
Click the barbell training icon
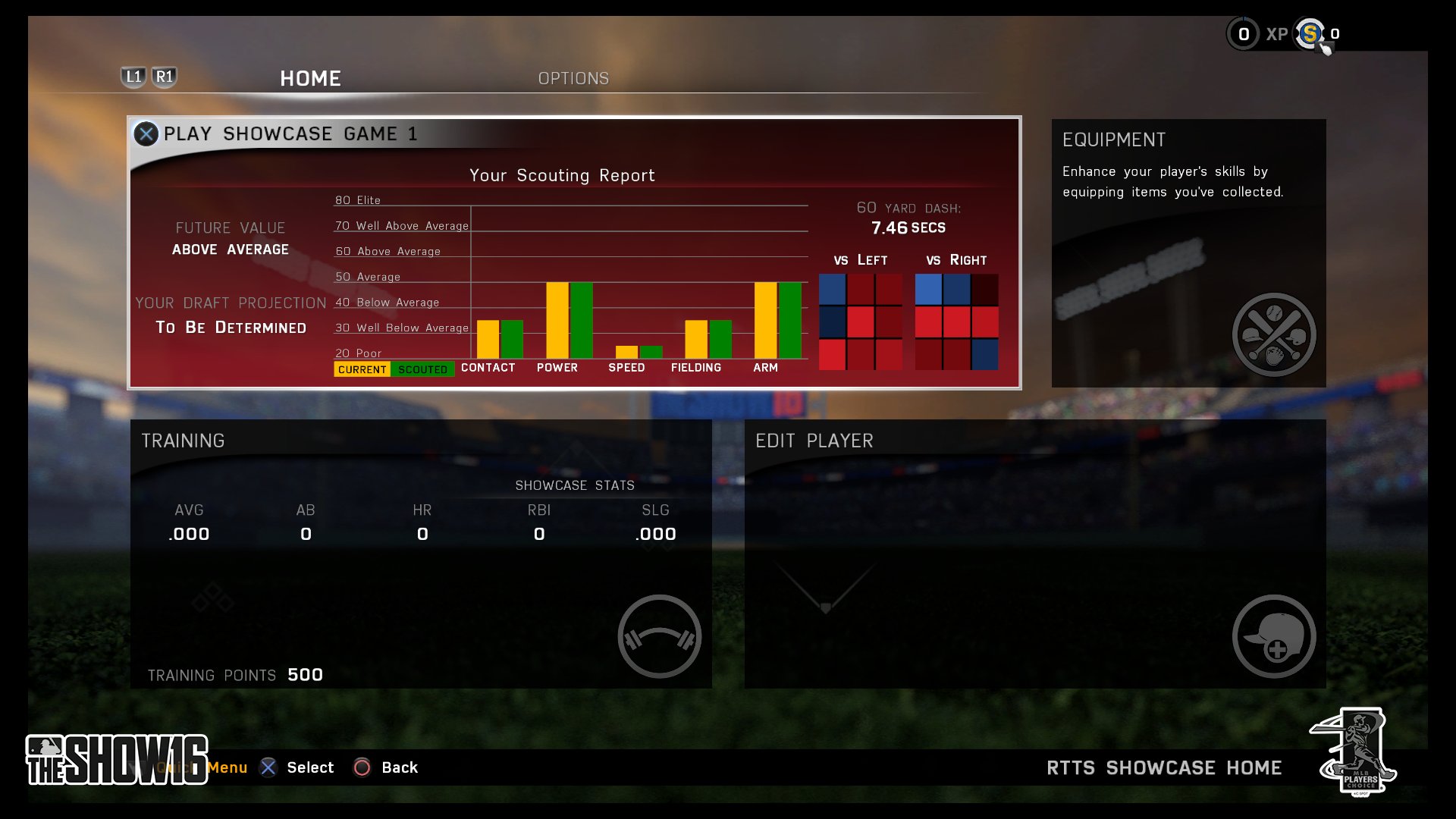pyautogui.click(x=659, y=636)
